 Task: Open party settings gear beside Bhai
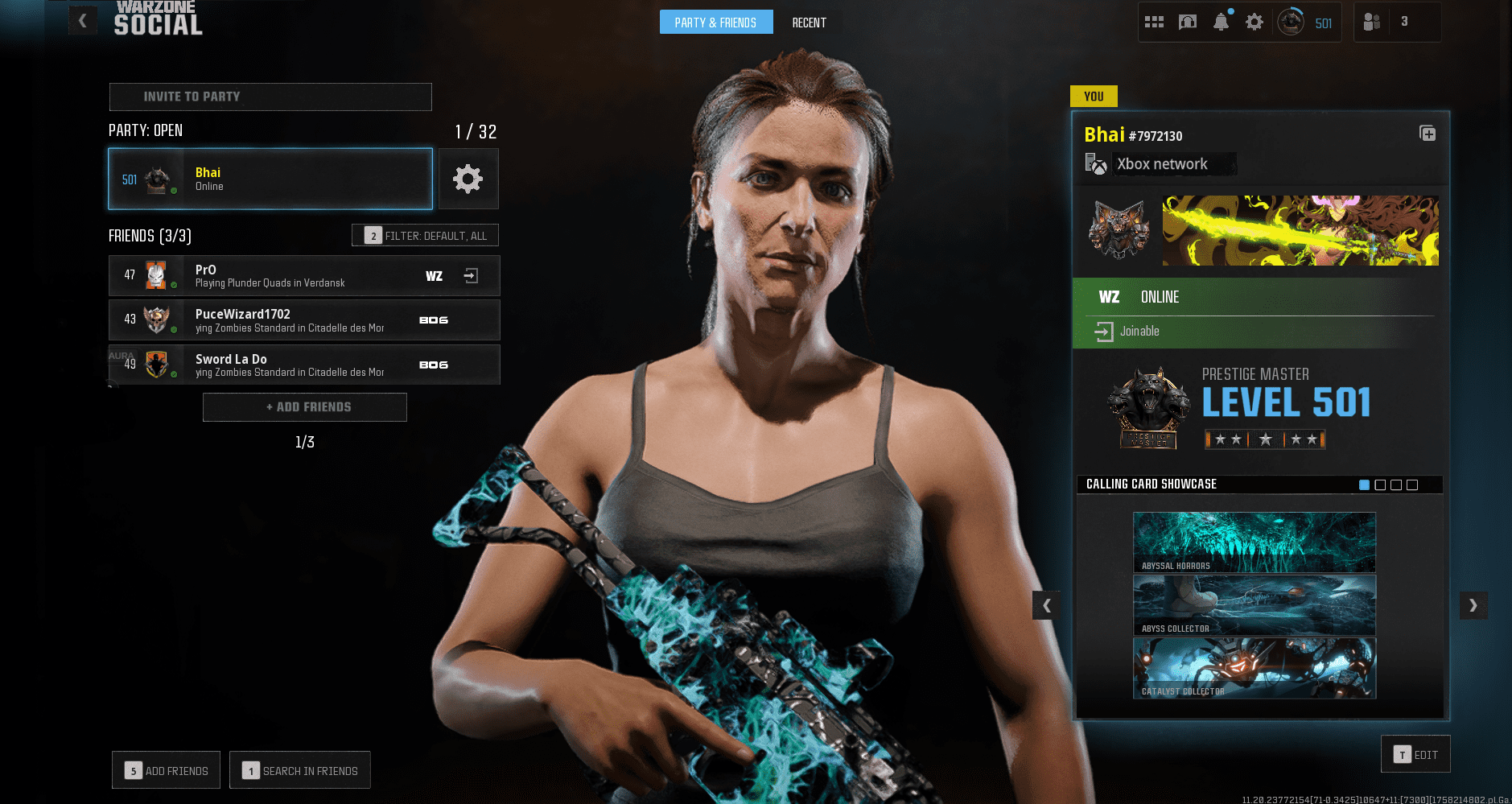click(468, 179)
